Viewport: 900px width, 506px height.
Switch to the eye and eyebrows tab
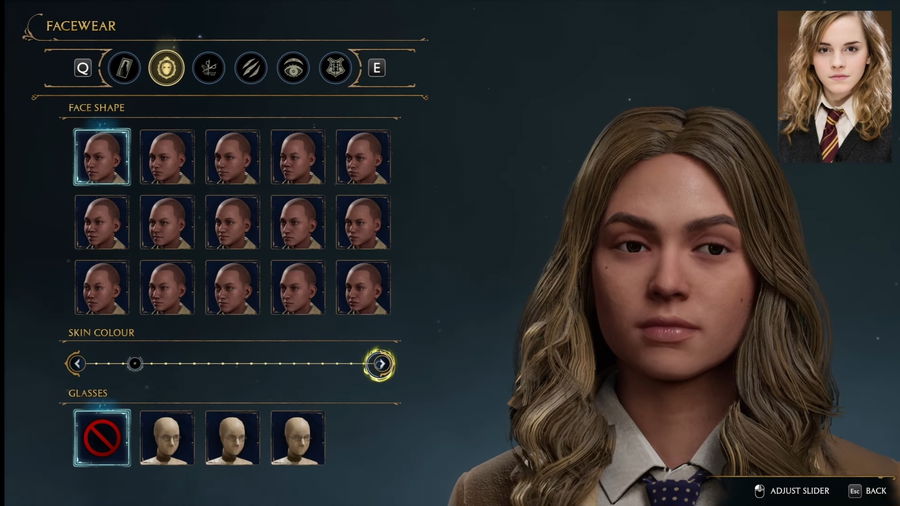click(x=293, y=68)
